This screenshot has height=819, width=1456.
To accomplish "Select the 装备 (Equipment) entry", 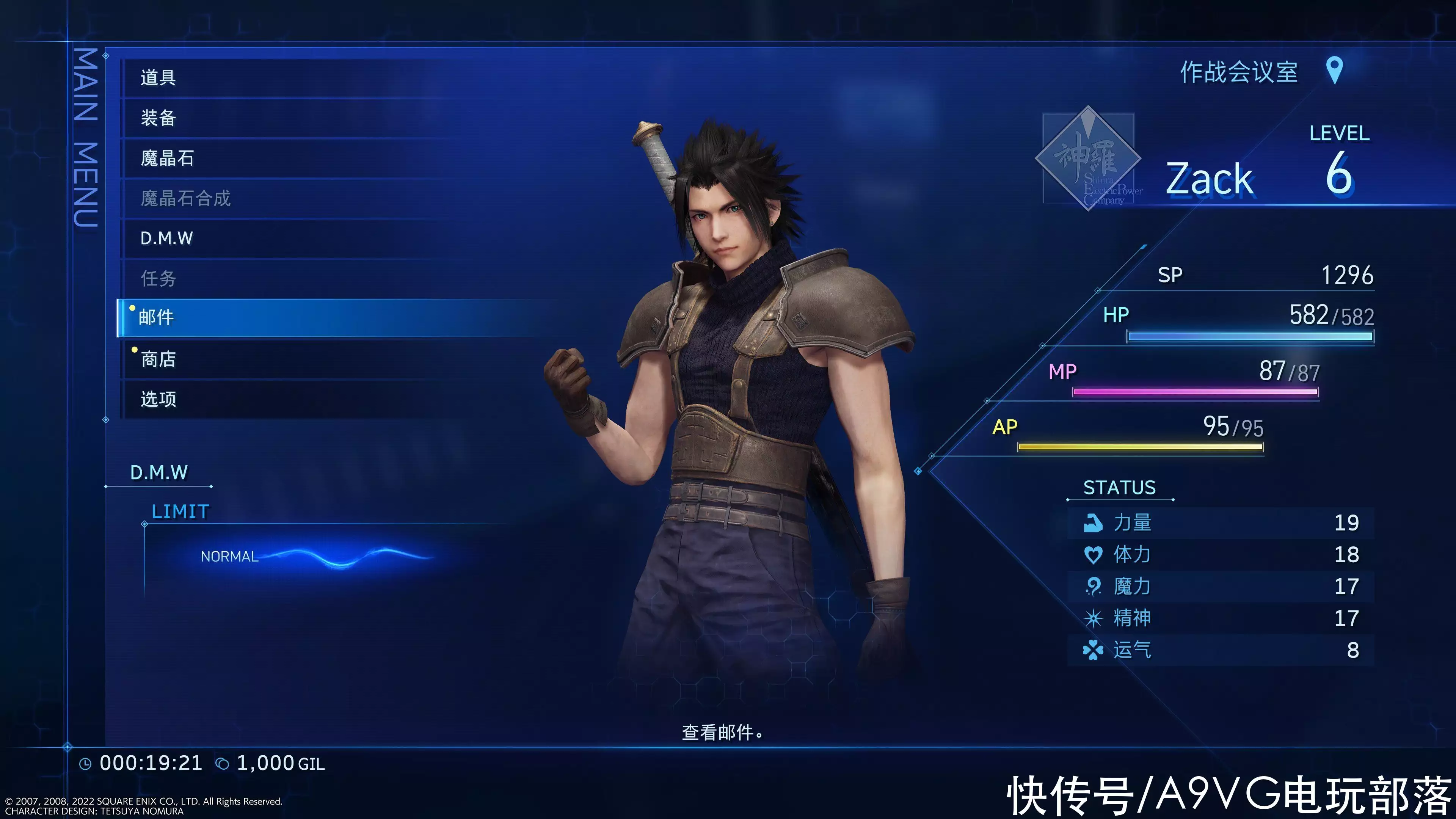I will coord(158,118).
